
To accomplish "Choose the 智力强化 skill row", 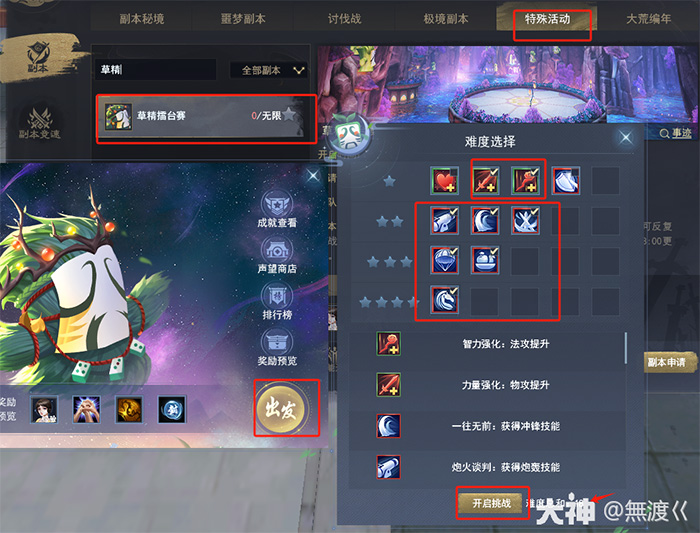I will point(488,343).
